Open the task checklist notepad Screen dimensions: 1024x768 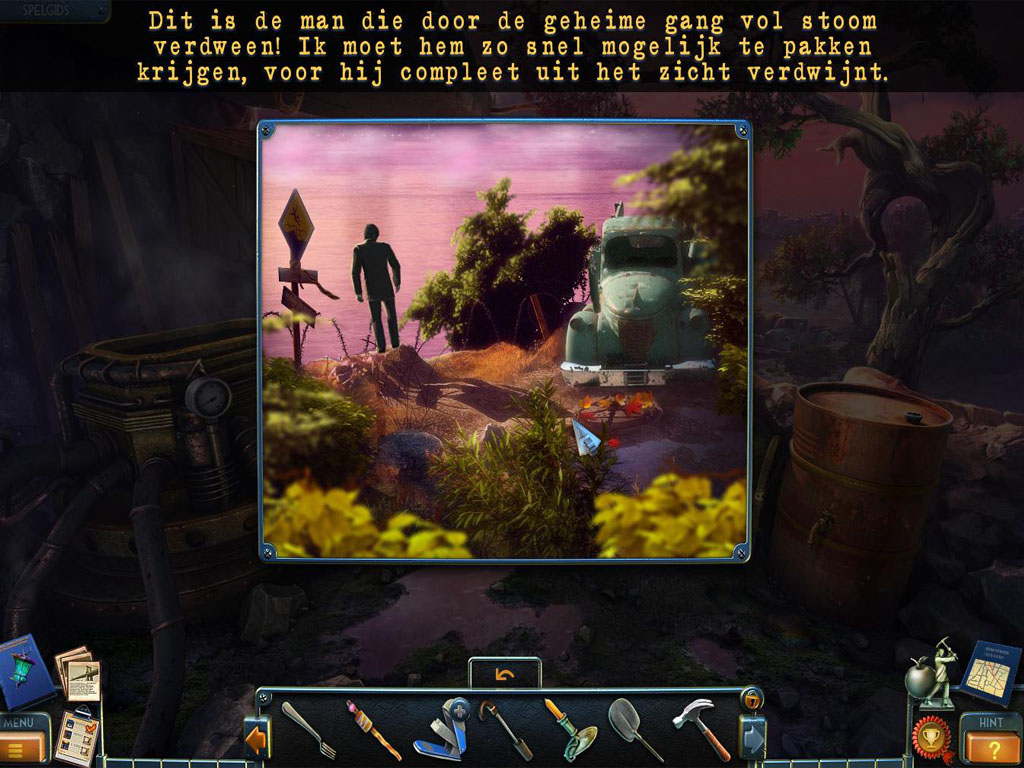click(77, 736)
